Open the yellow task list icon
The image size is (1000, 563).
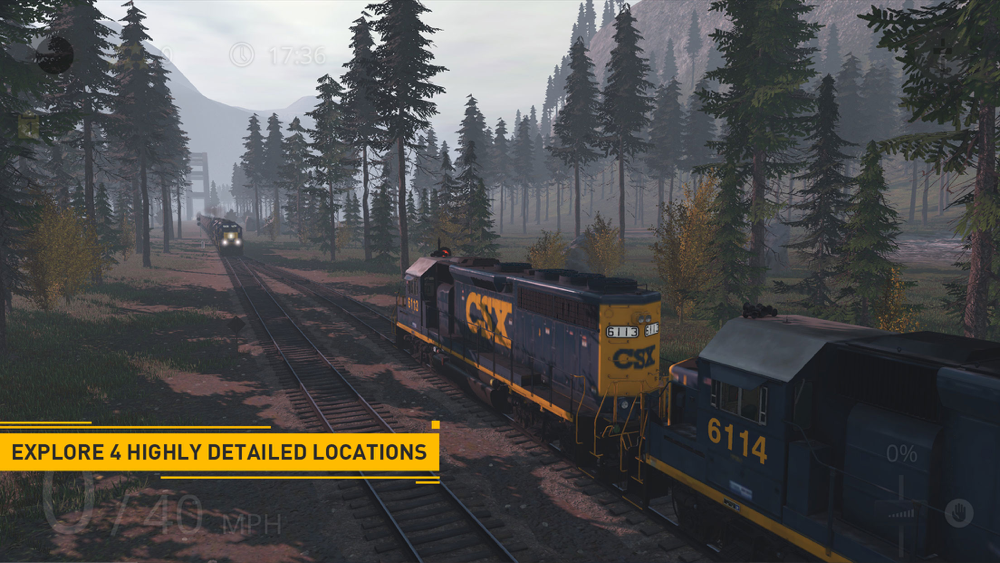pos(28,126)
